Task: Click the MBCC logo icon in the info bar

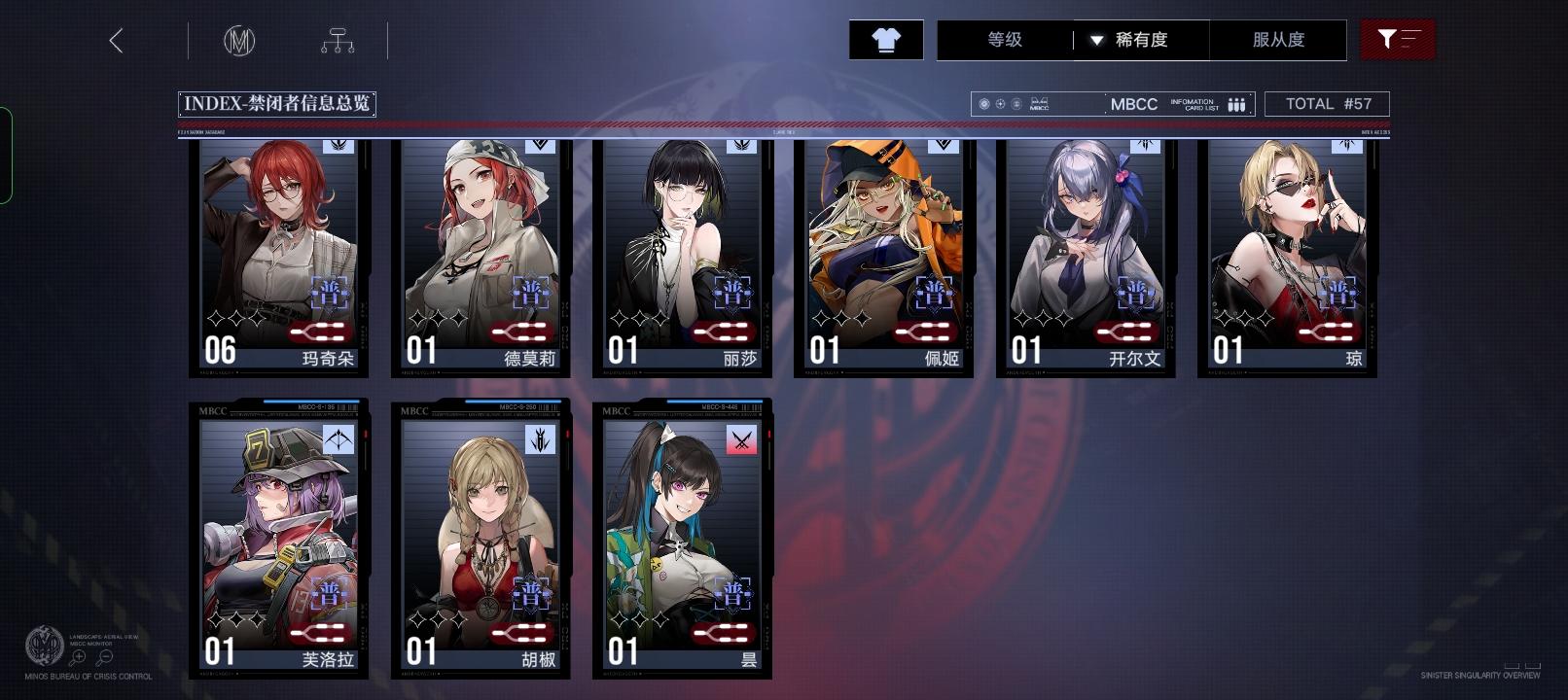Action: click(1038, 103)
